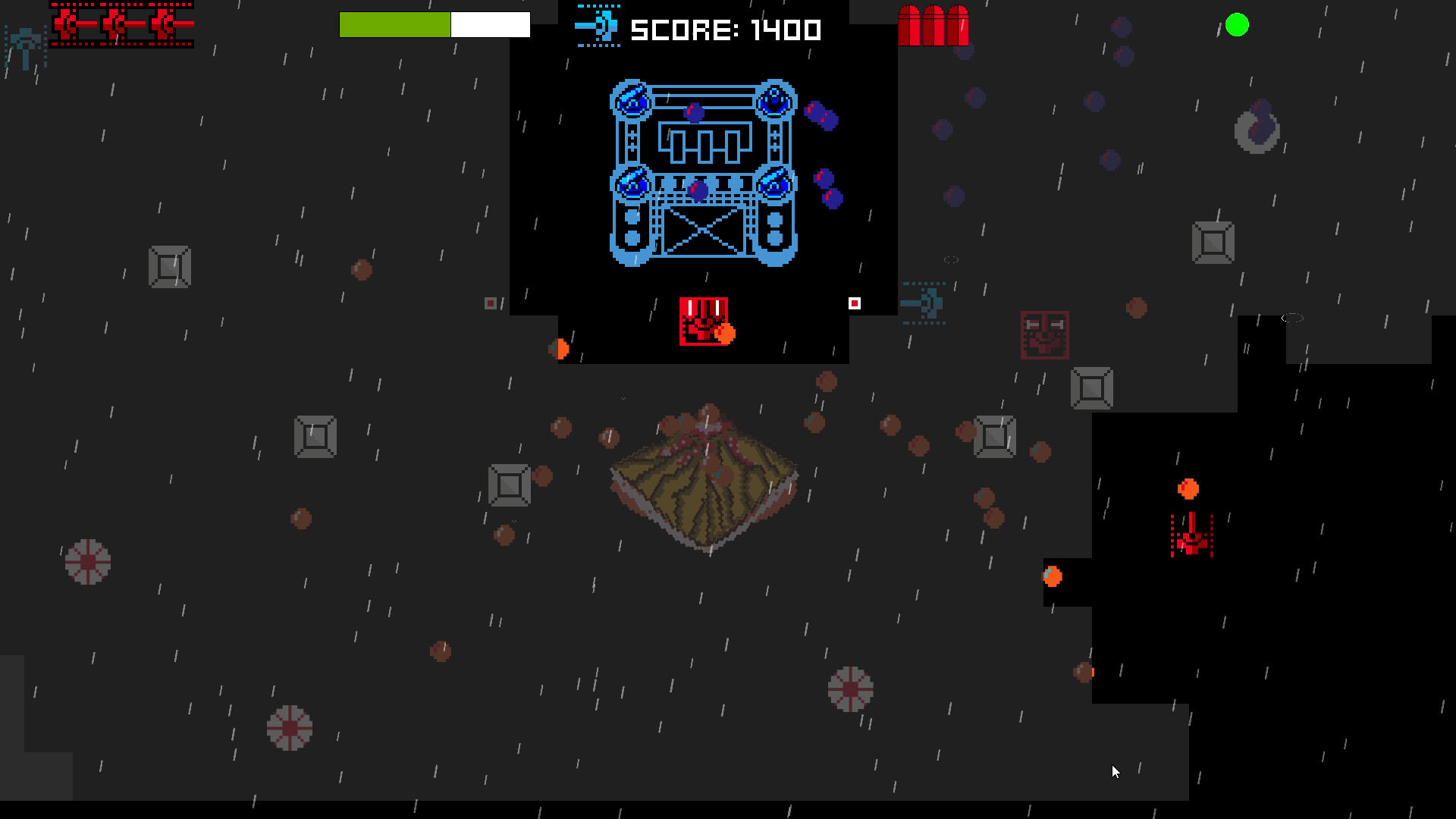The width and height of the screenshot is (1456, 819).
Task: Click the health bar above the arena
Action: [435, 25]
